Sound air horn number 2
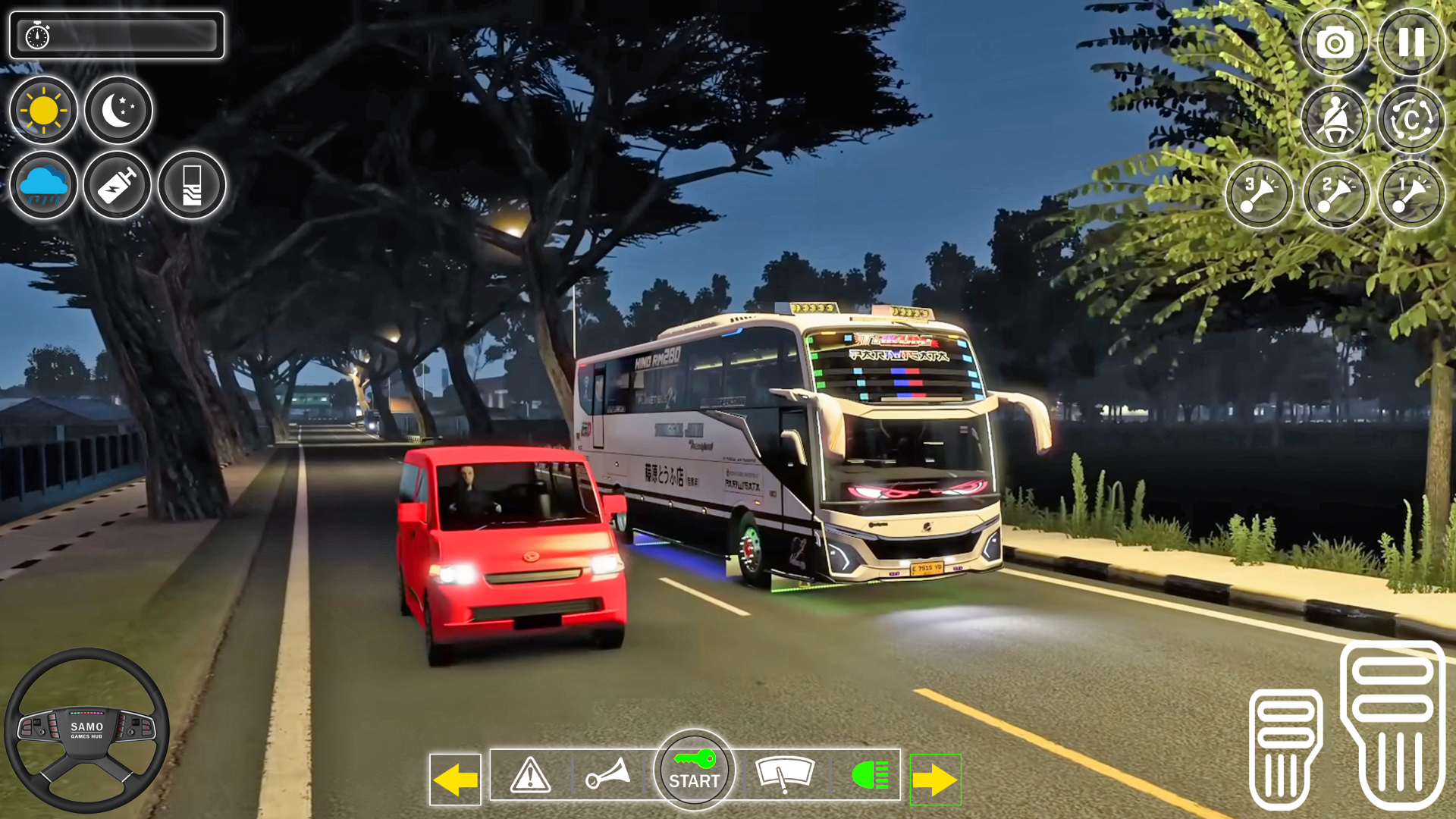The width and height of the screenshot is (1456, 819). click(x=1336, y=193)
